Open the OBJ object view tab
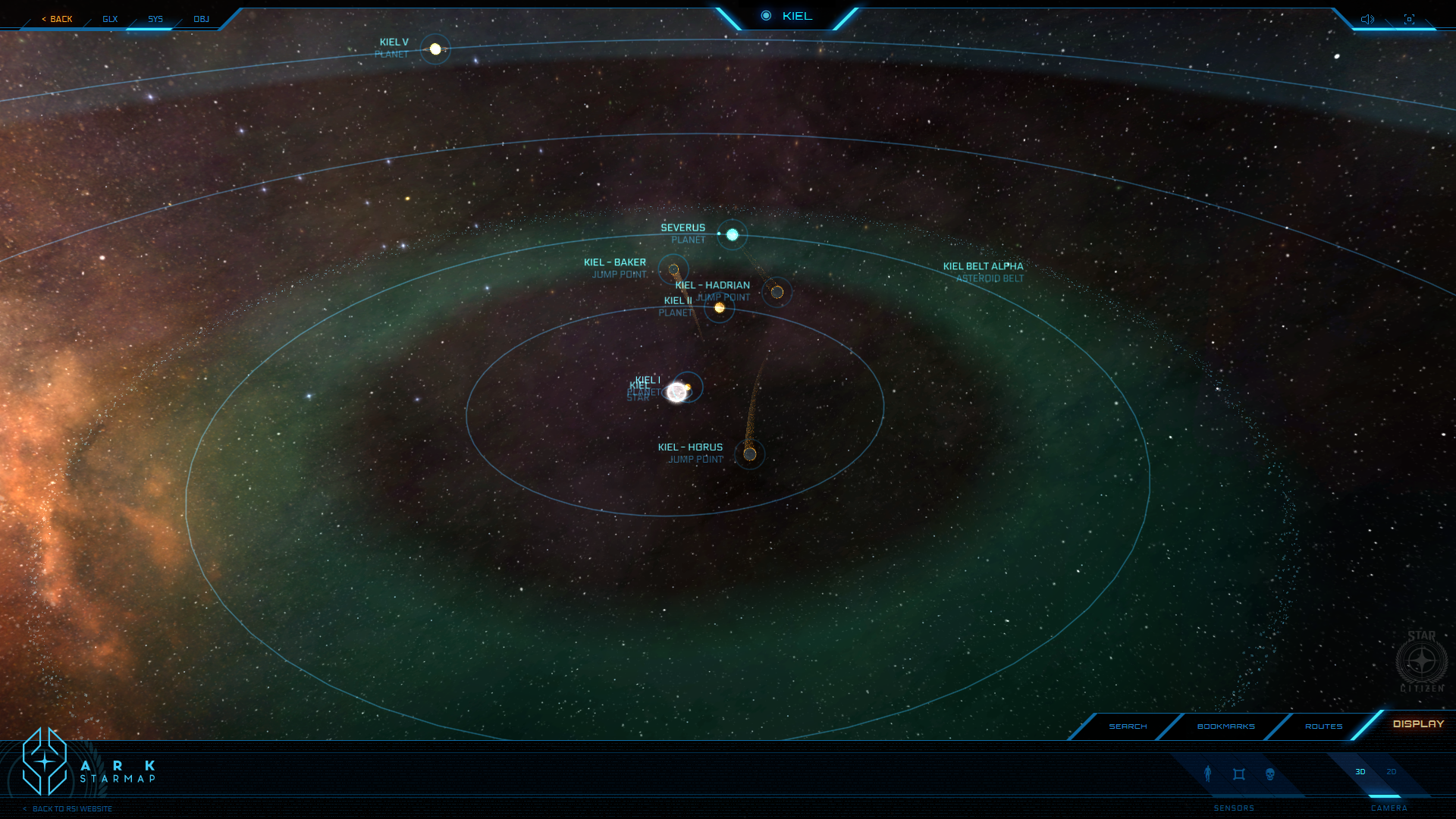This screenshot has width=1456, height=819. pyautogui.click(x=201, y=19)
